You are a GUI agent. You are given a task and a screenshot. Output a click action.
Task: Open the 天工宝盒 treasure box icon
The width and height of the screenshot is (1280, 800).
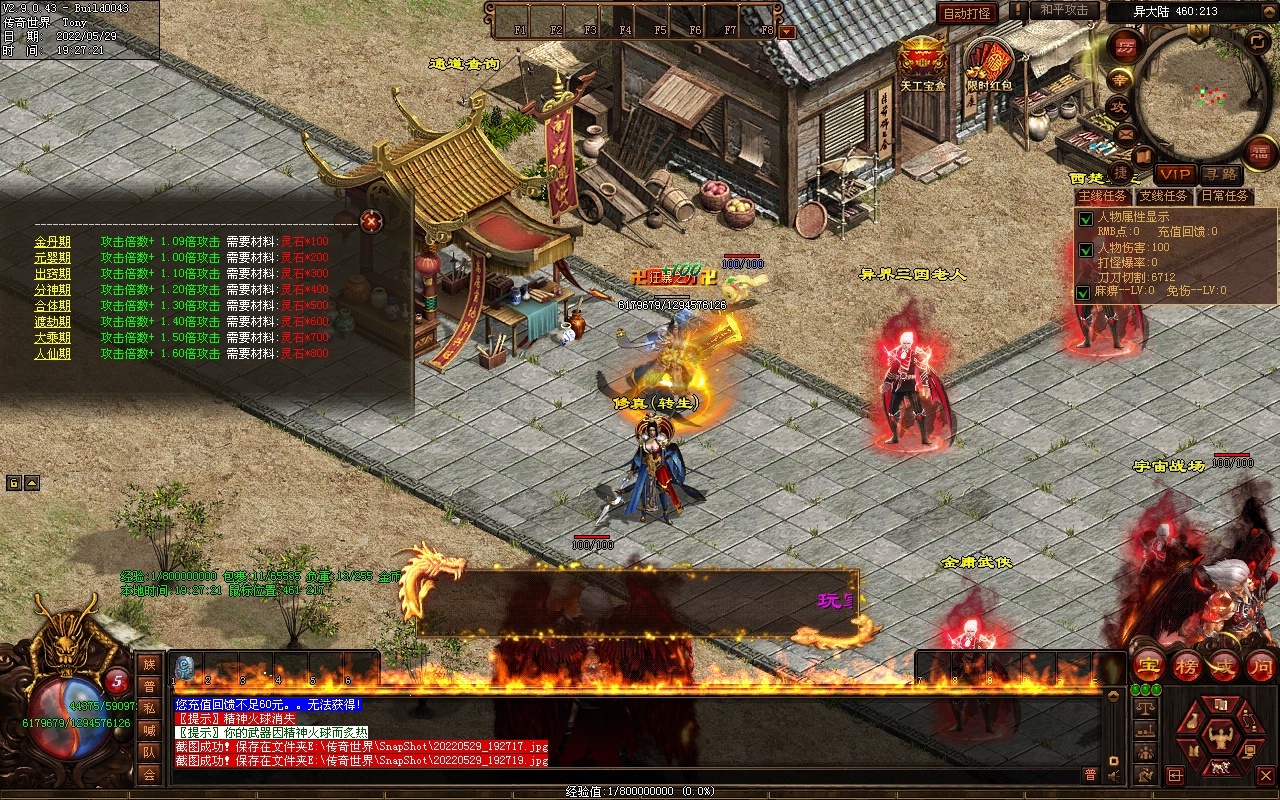coord(921,62)
